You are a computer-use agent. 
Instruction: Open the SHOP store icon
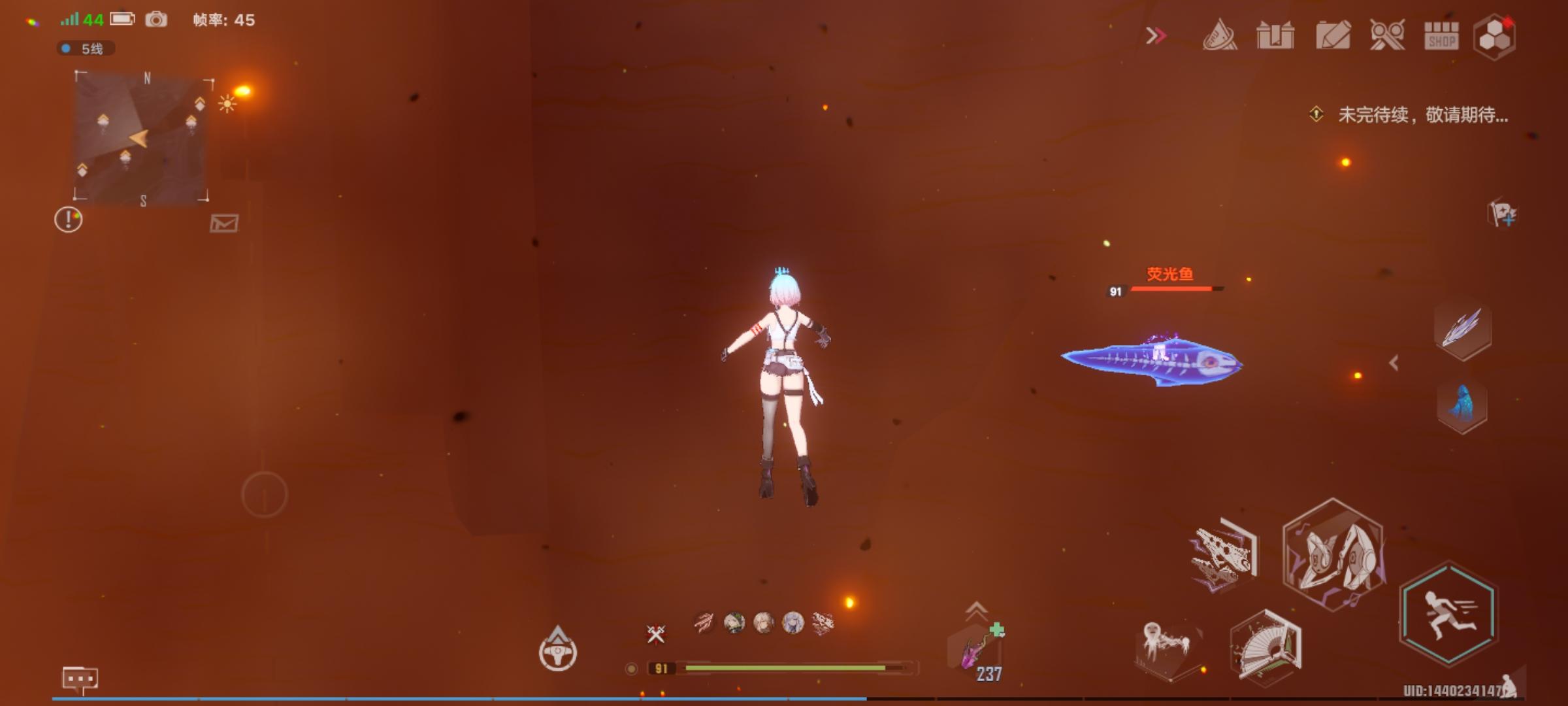1442,37
